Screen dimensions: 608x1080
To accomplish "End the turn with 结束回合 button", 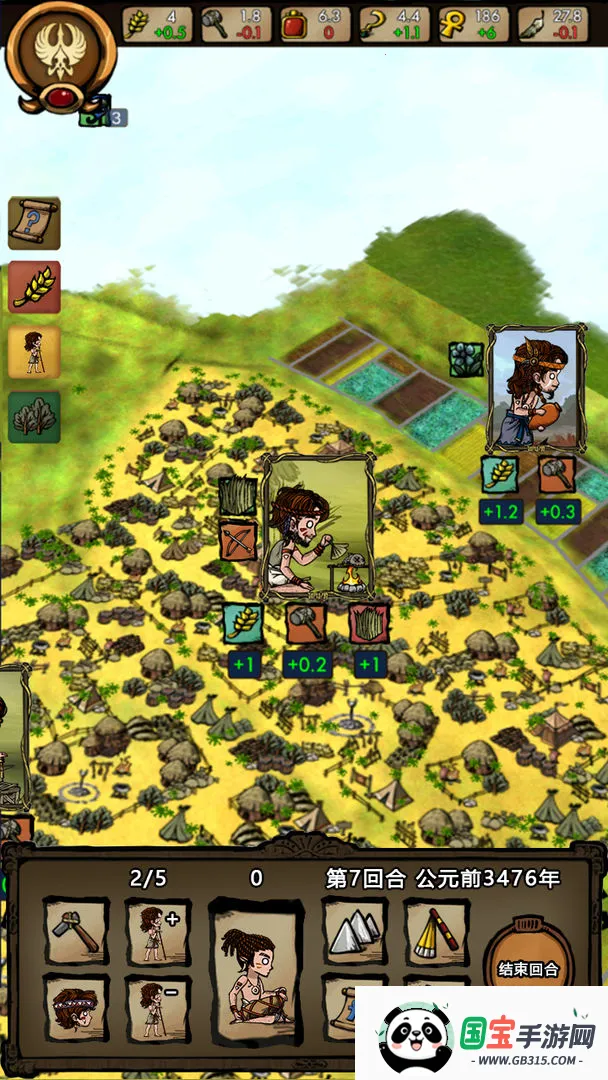I will point(528,967).
